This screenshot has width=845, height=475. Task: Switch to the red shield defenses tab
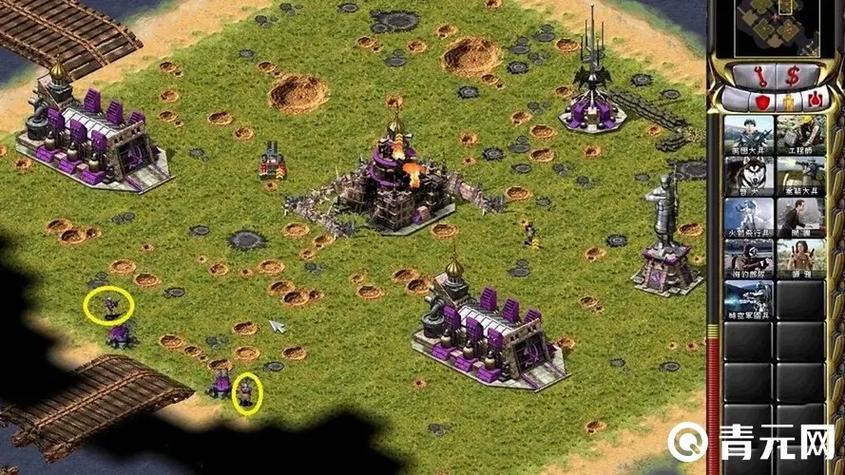coord(761,100)
